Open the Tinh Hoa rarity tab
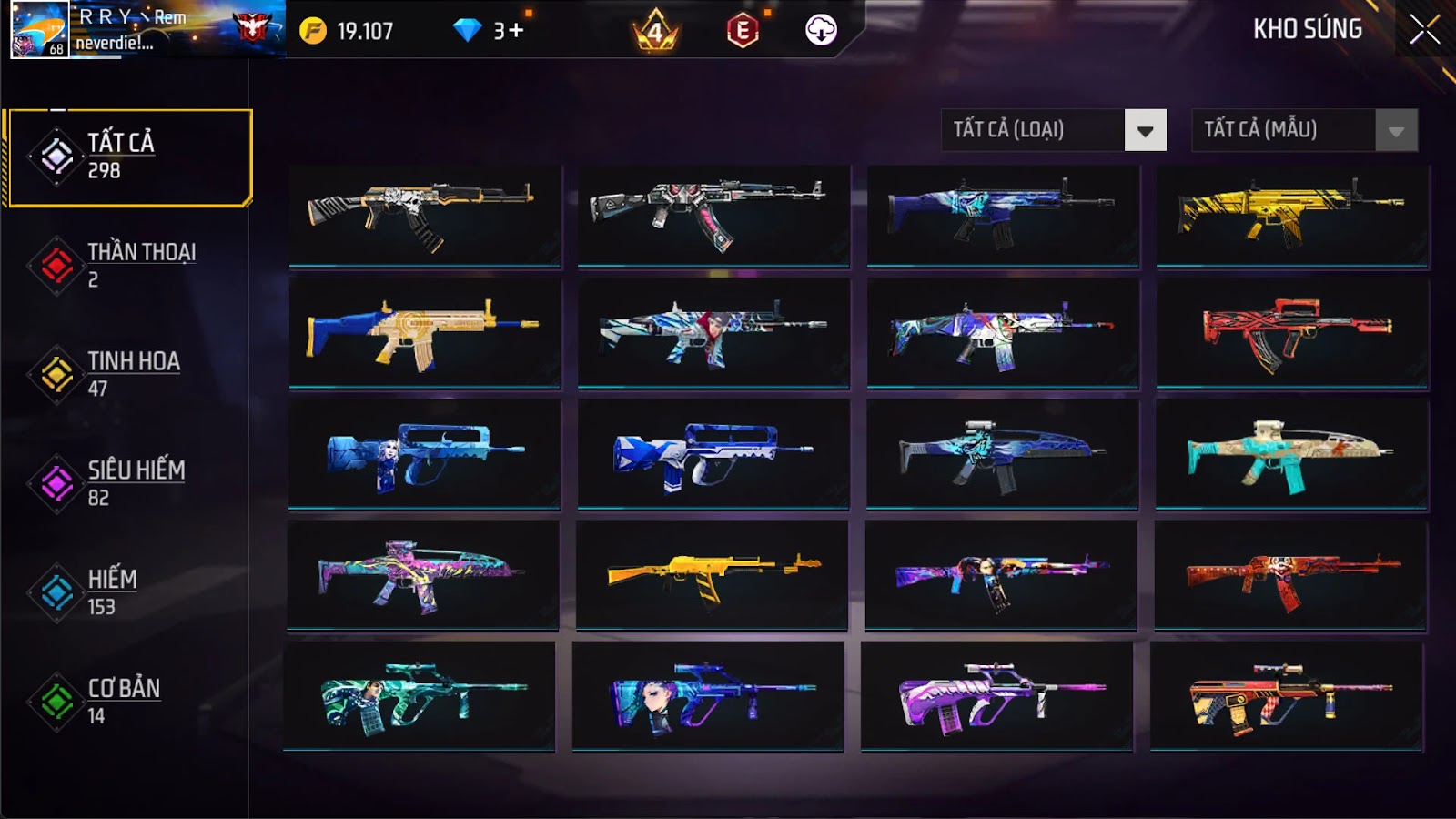1456x819 pixels. pos(127,374)
